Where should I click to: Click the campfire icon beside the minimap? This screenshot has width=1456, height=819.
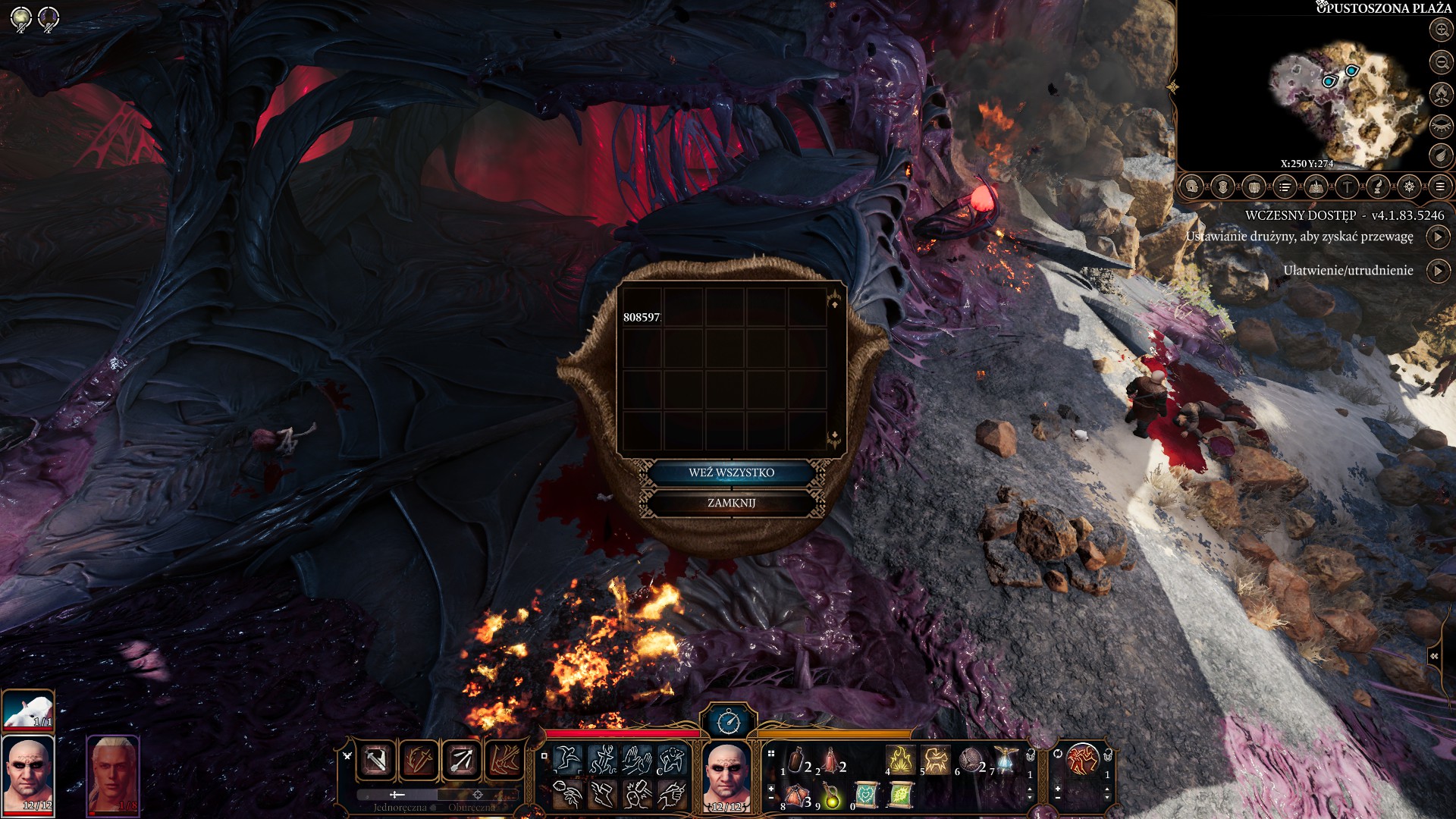pos(1441,94)
